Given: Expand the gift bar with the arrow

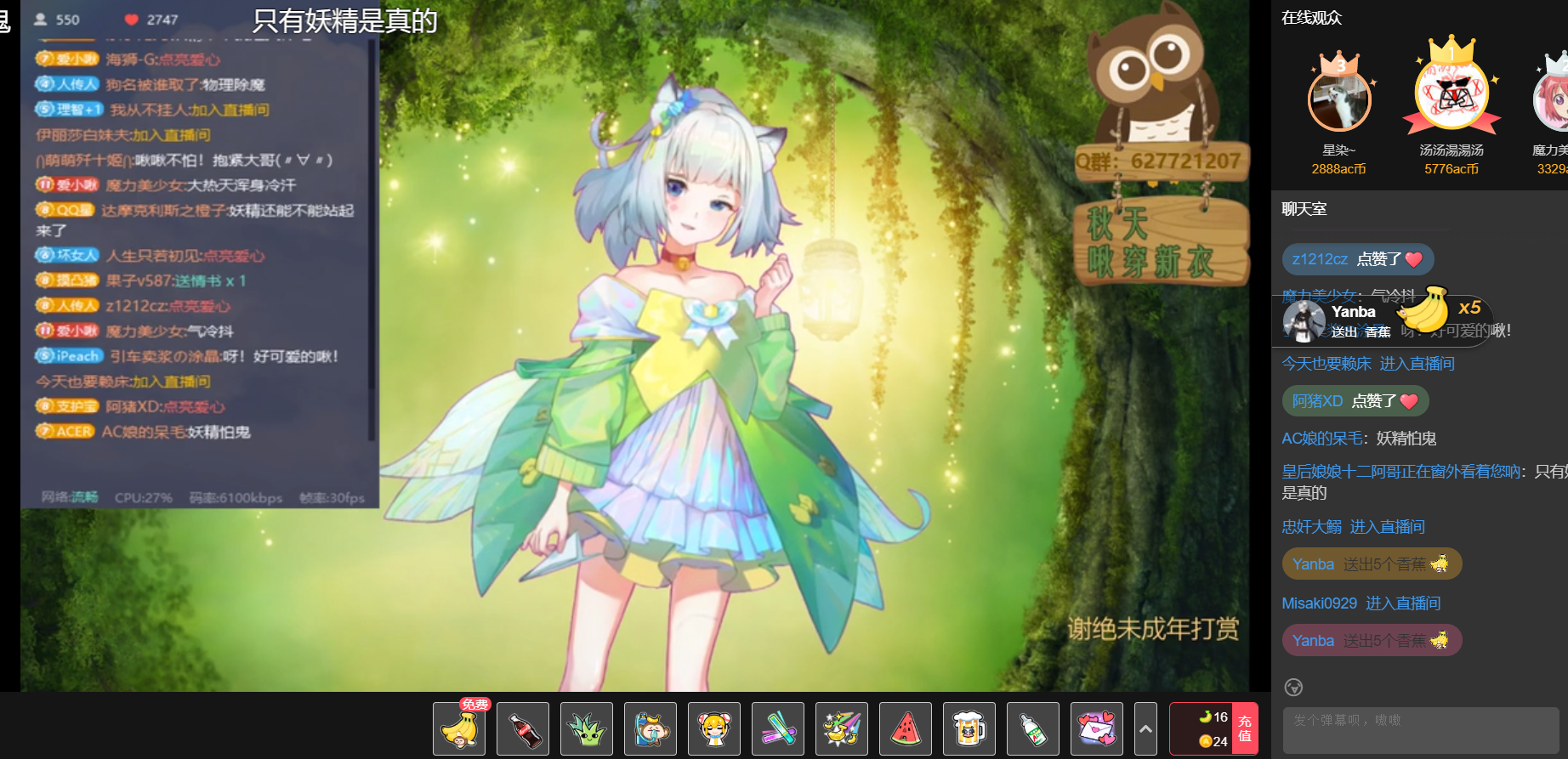Looking at the screenshot, I should (x=1145, y=728).
